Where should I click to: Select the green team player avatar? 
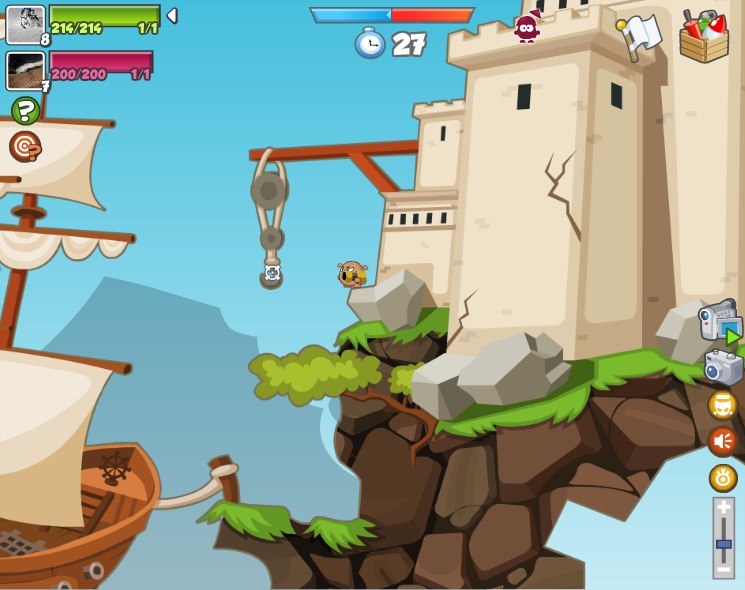click(x=25, y=24)
